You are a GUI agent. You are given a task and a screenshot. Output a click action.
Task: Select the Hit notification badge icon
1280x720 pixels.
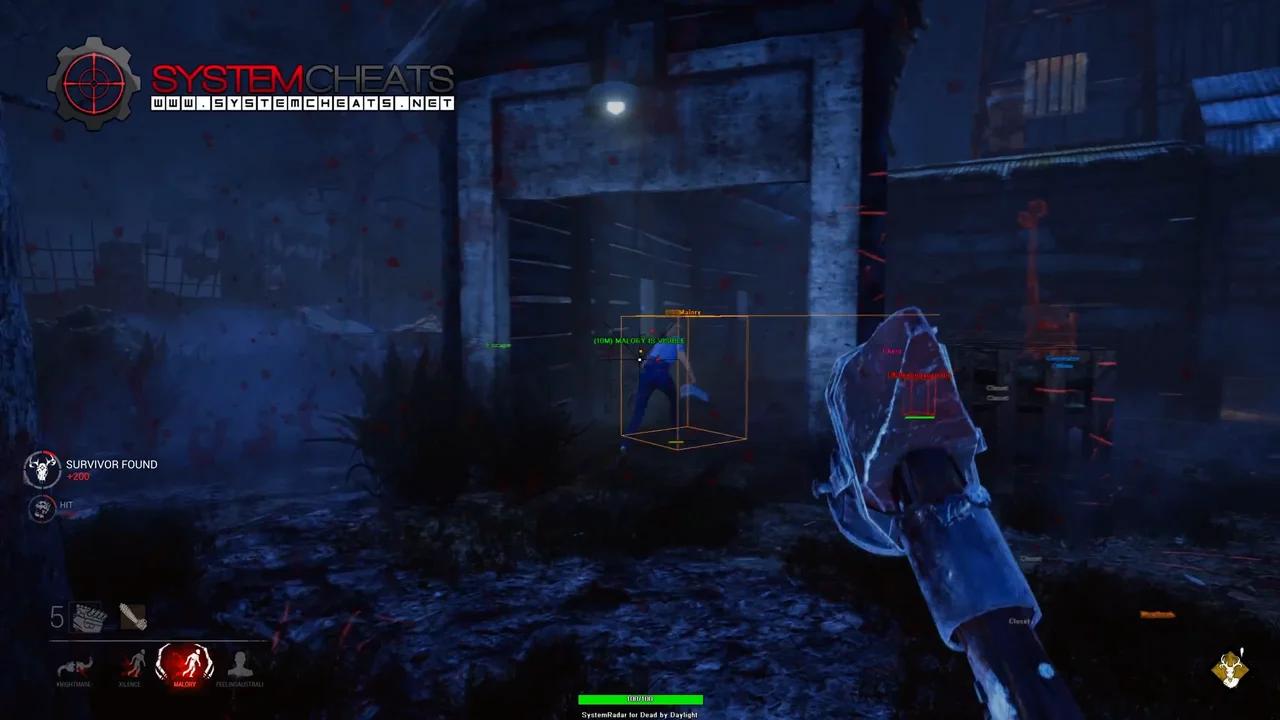[41, 509]
